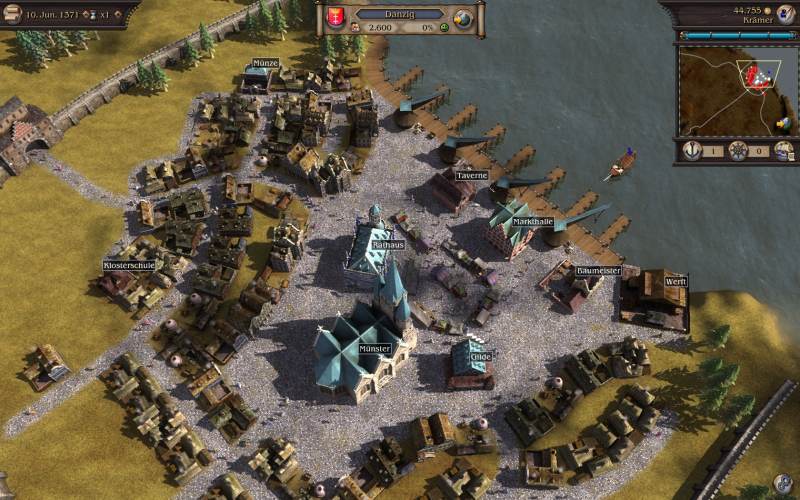The image size is (800, 500).
Task: Open the ship list icon under minimap
Action: tap(784, 151)
